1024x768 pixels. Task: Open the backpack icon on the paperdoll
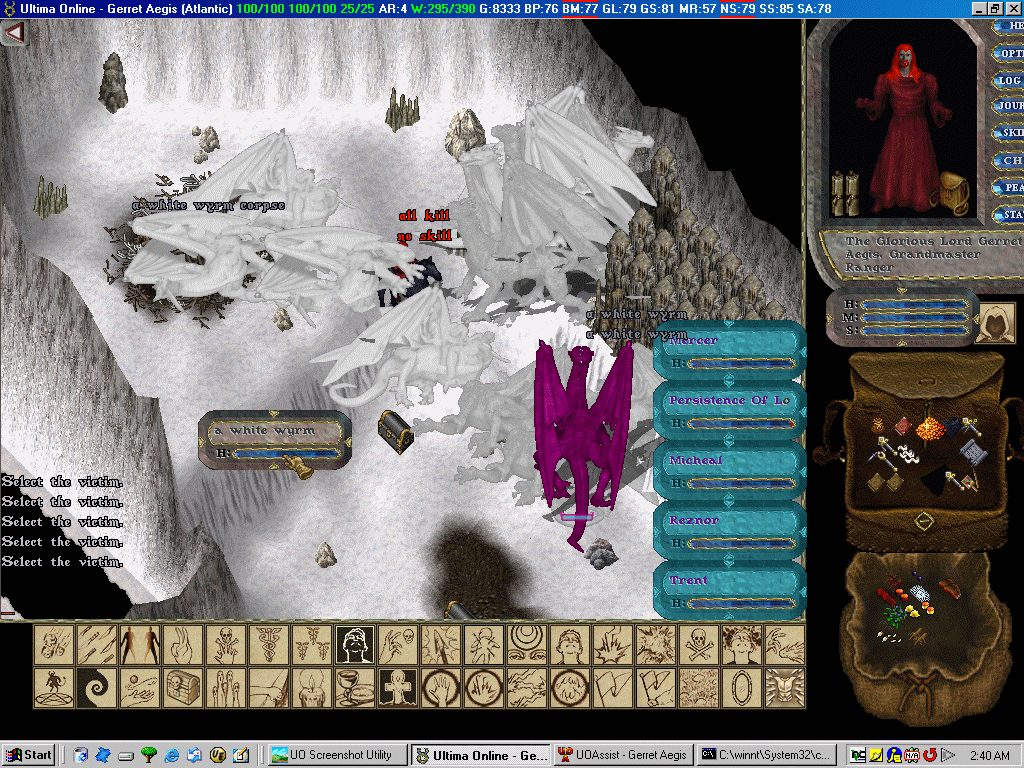pyautogui.click(x=954, y=188)
